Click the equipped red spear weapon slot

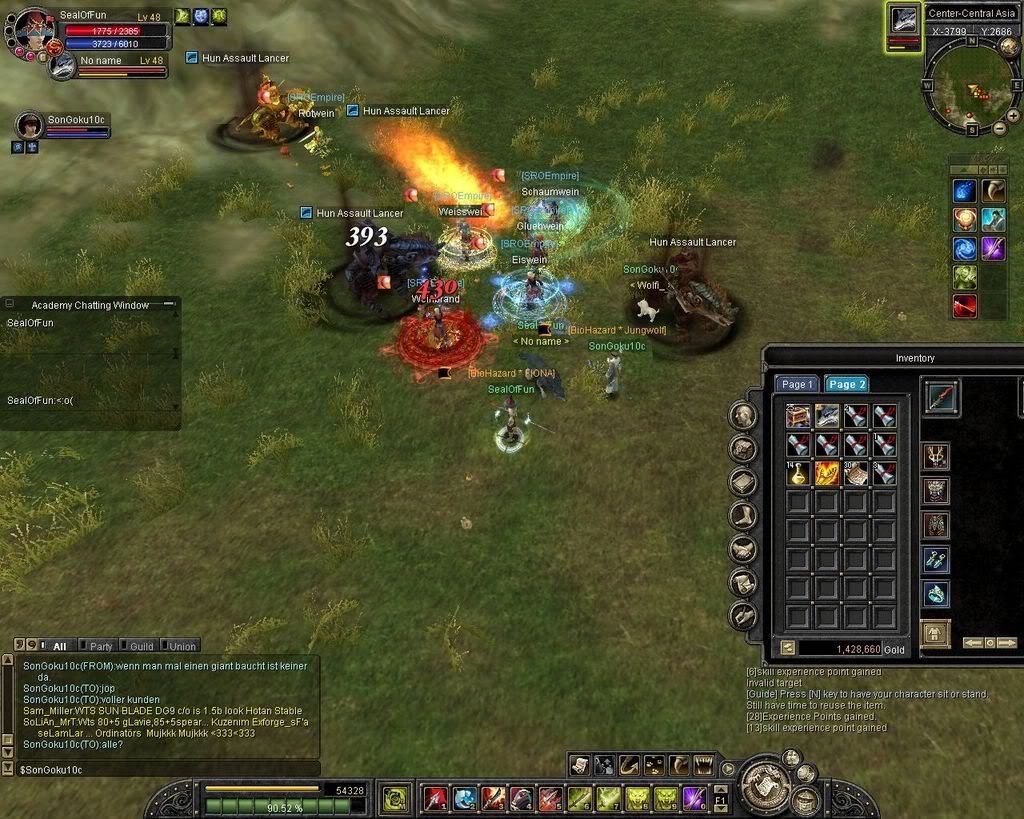(940, 397)
